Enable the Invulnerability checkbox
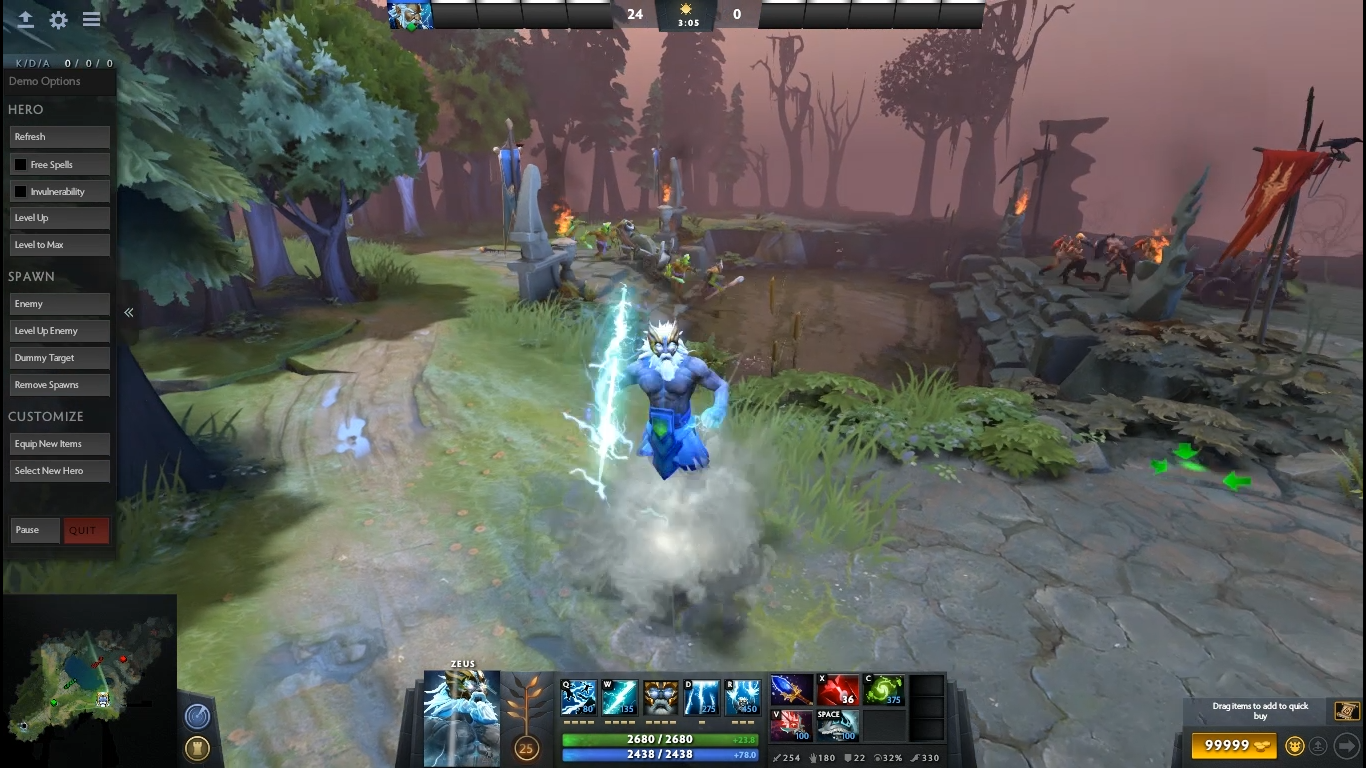This screenshot has height=768, width=1366. [x=20, y=191]
